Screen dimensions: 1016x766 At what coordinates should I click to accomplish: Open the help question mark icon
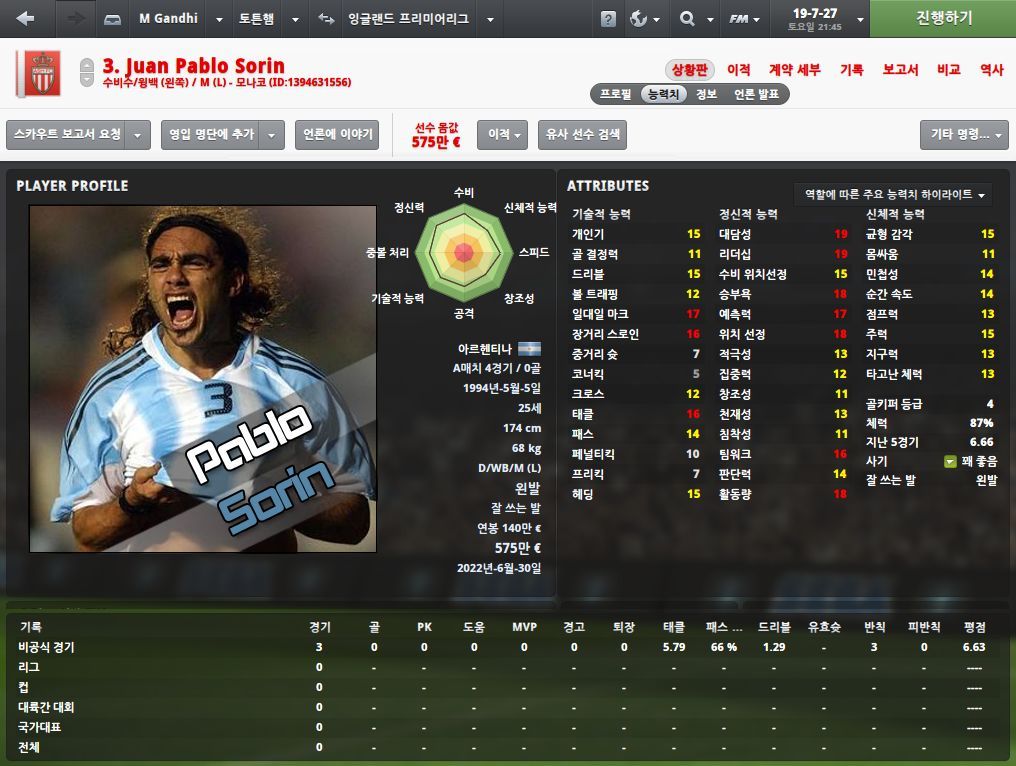click(x=608, y=19)
